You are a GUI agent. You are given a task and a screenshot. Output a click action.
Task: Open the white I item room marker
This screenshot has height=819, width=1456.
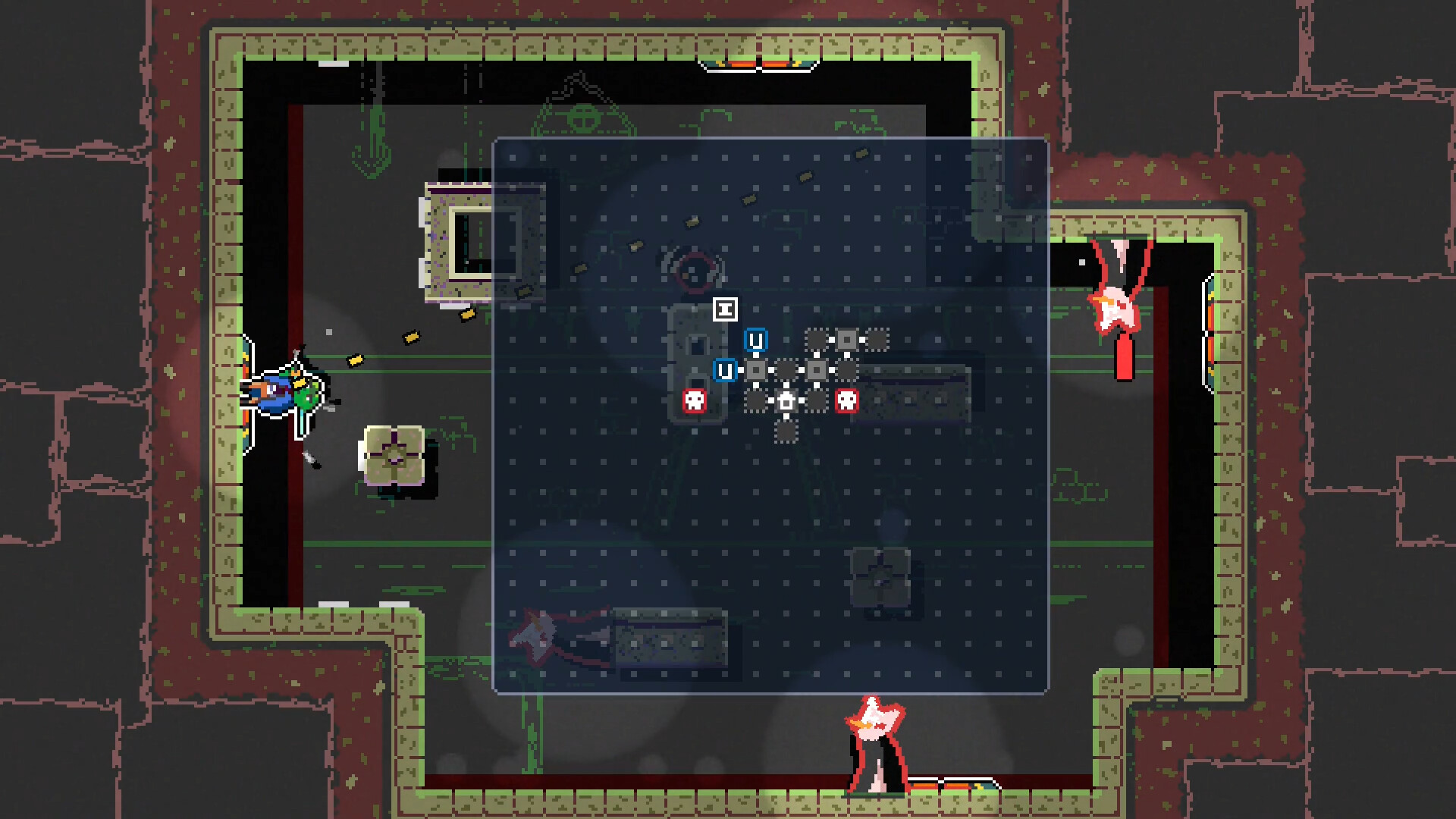point(726,309)
